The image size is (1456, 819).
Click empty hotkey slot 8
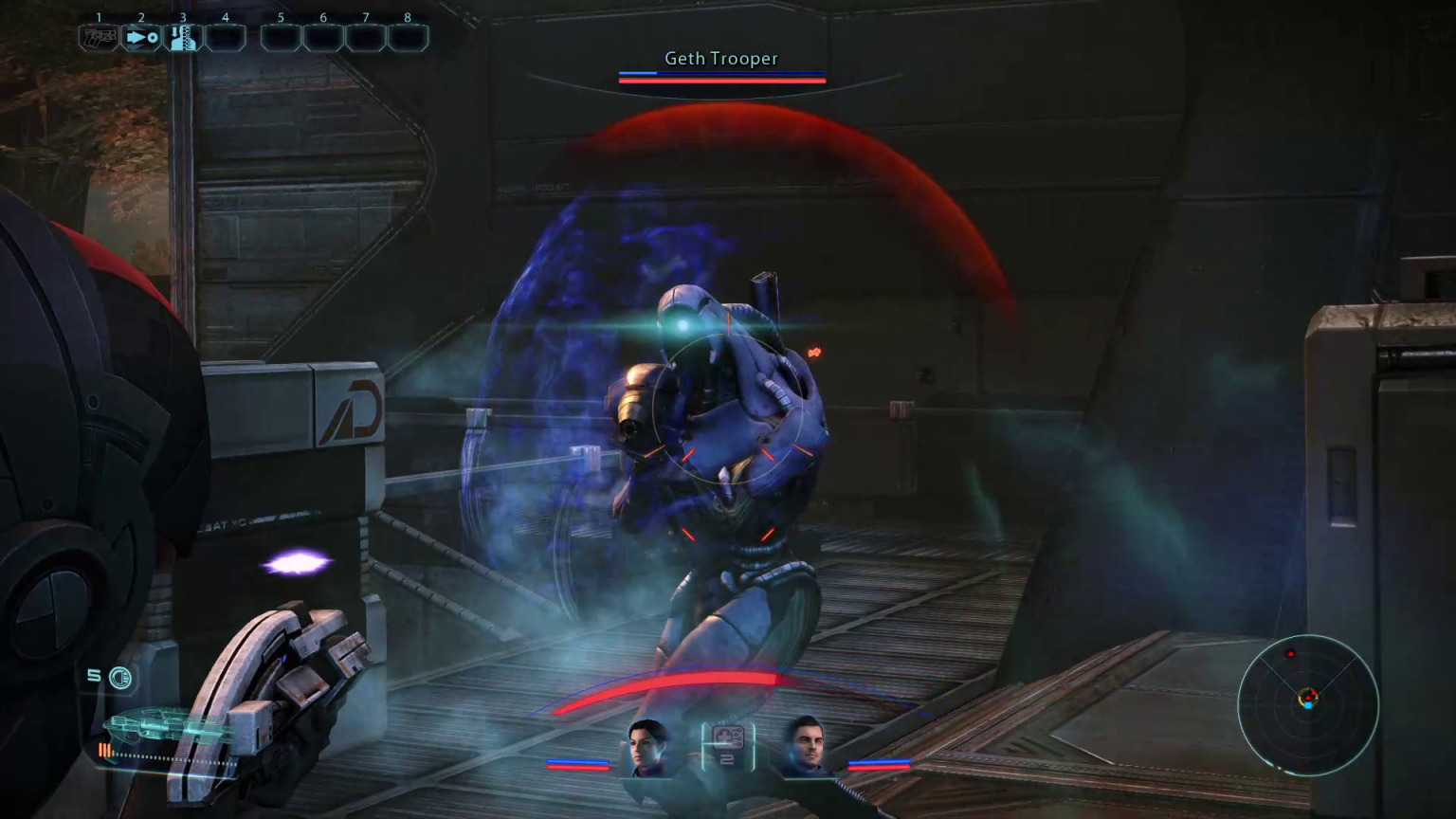coord(408,38)
